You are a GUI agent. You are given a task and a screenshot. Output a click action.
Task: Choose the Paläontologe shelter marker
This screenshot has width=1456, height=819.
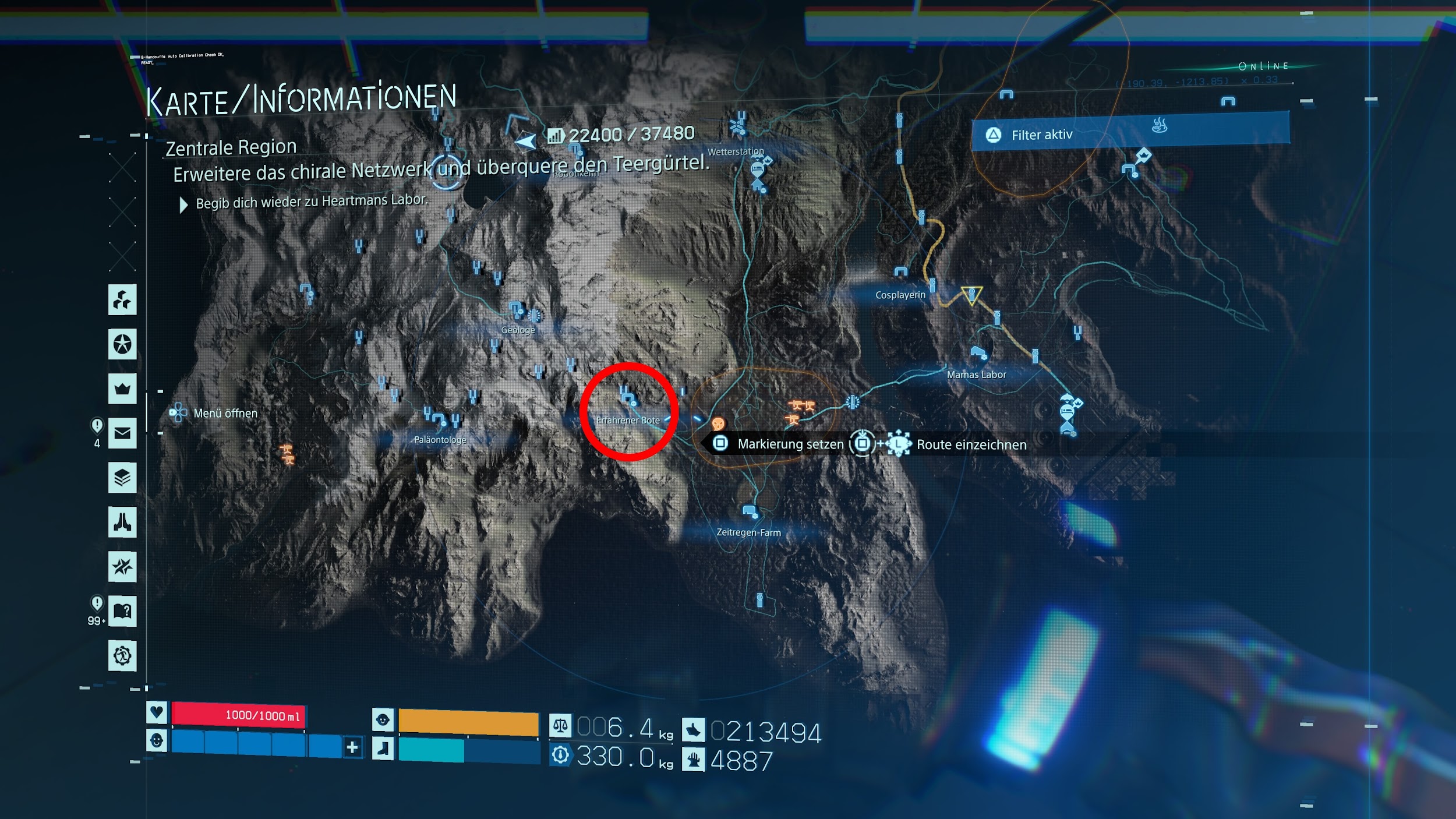pos(439,419)
